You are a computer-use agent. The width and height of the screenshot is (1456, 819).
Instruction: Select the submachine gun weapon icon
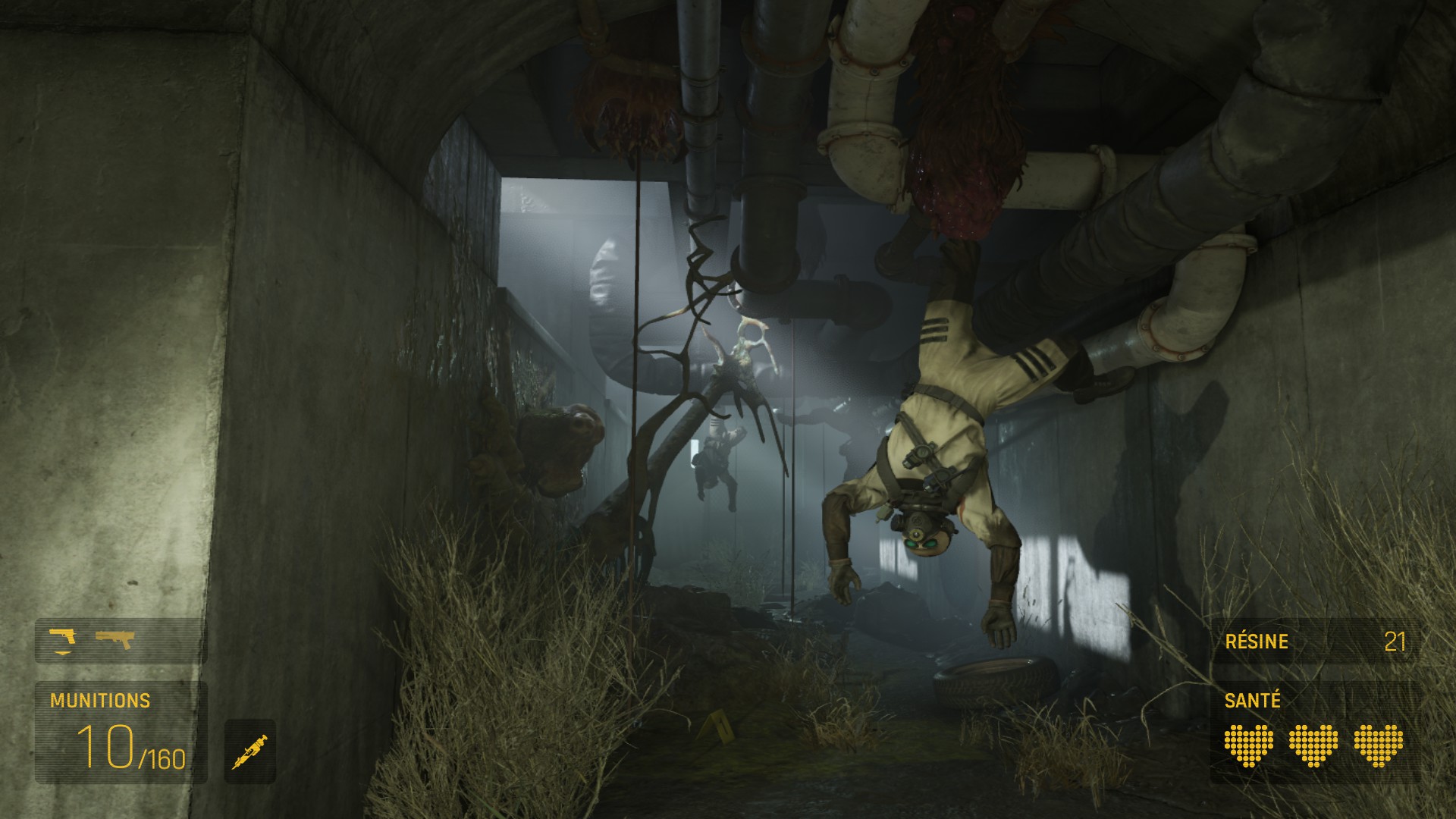(115, 639)
